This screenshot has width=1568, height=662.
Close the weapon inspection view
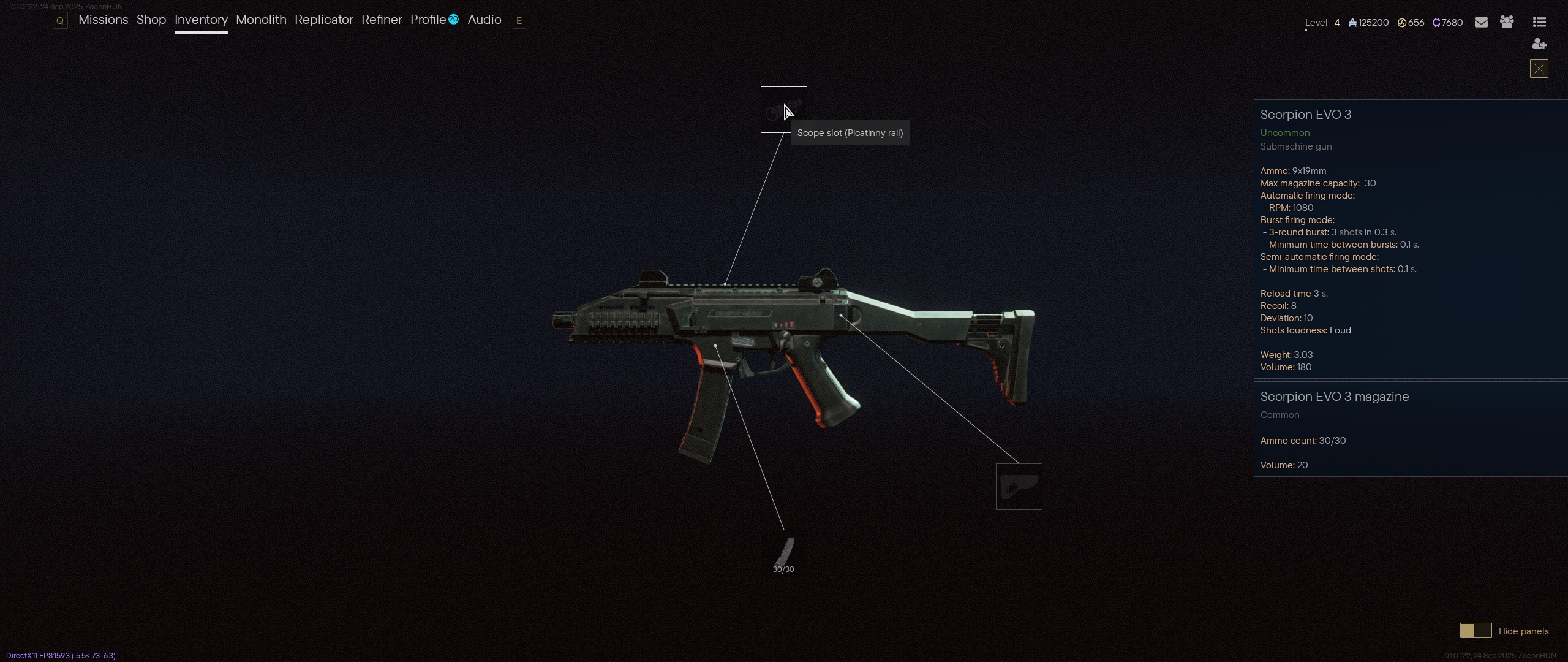pos(1539,69)
